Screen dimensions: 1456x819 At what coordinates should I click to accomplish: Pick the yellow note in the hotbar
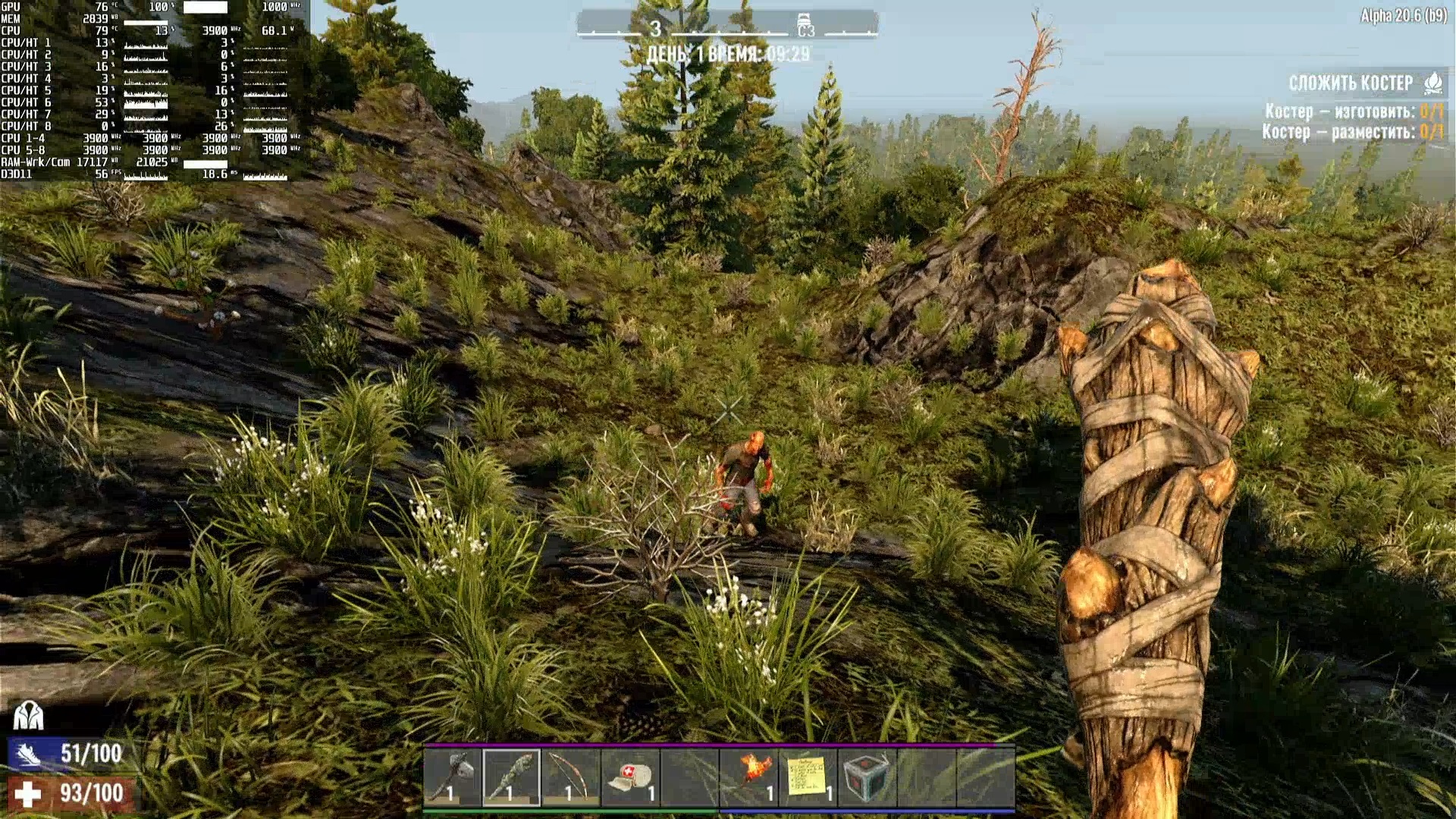tap(808, 777)
